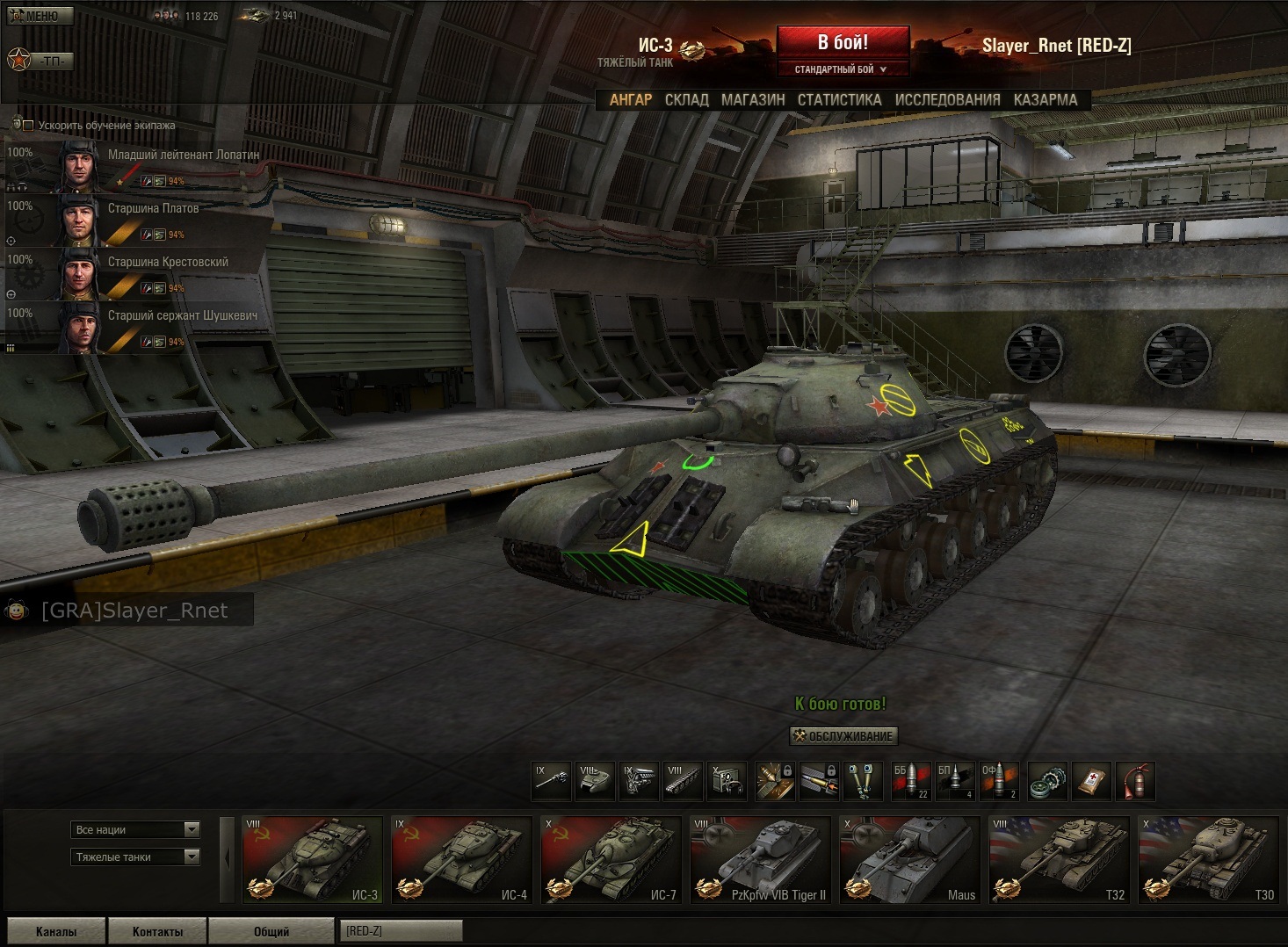Go to the ИССЛЕДОВАНИЯ tab

pos(947,100)
